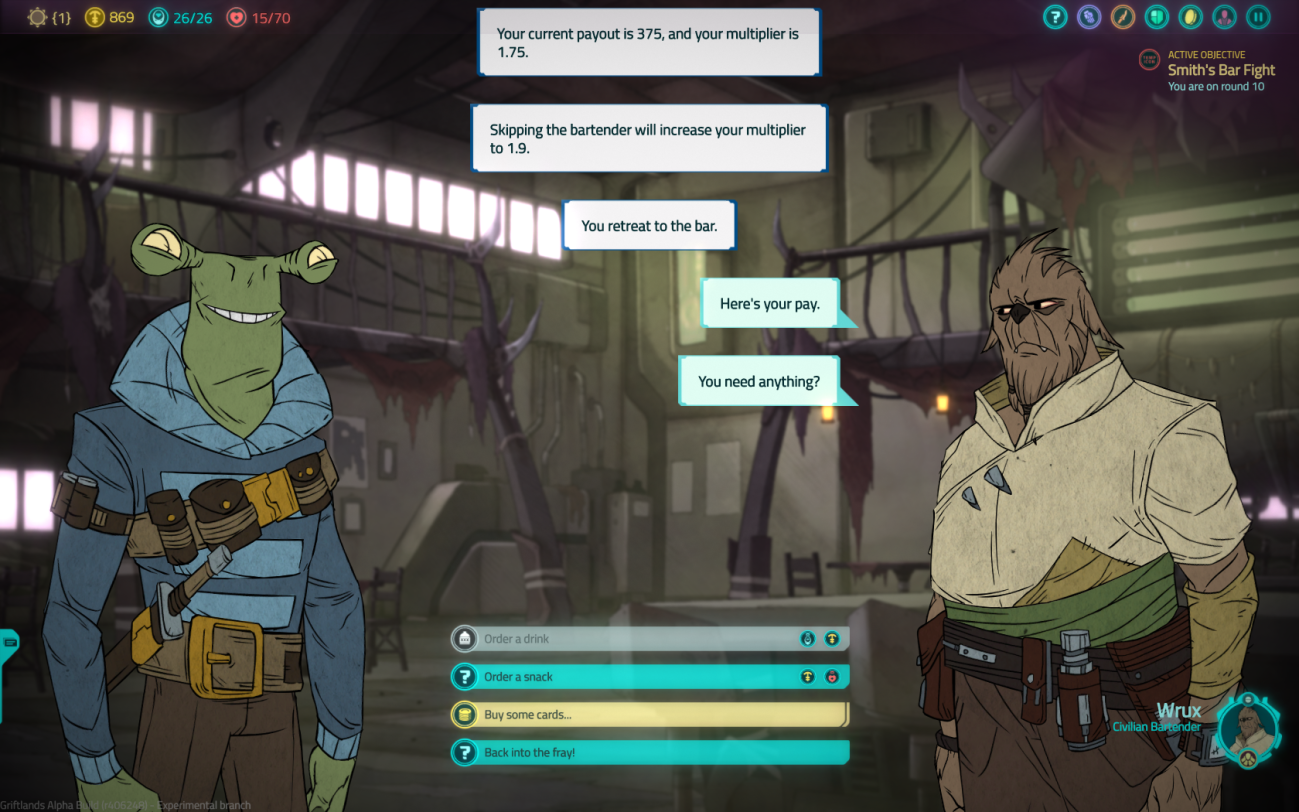This screenshot has width=1299, height=812.
Task: Click the resolve icon showing 26/26
Action: (x=176, y=17)
